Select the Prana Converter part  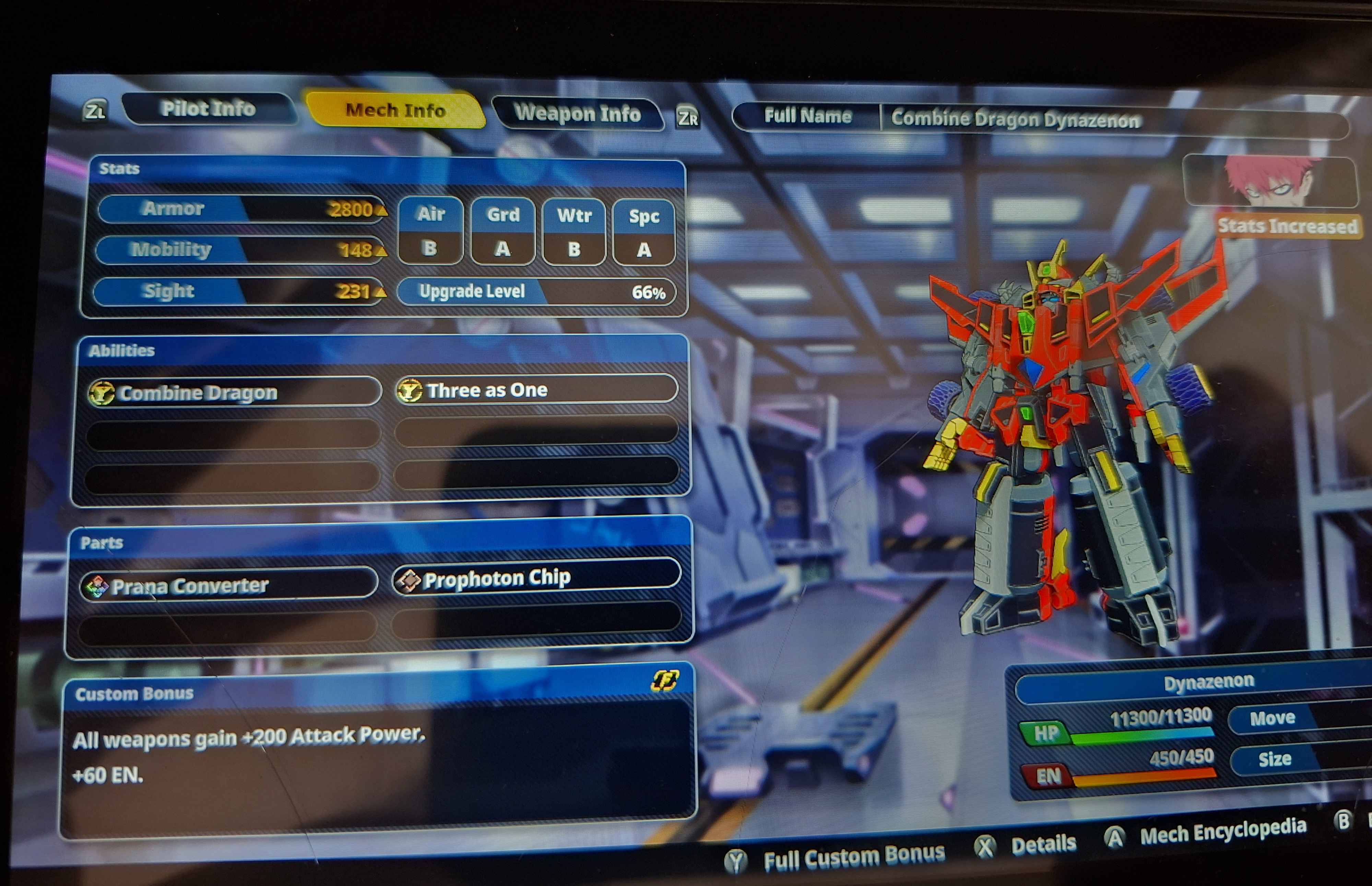[228, 585]
